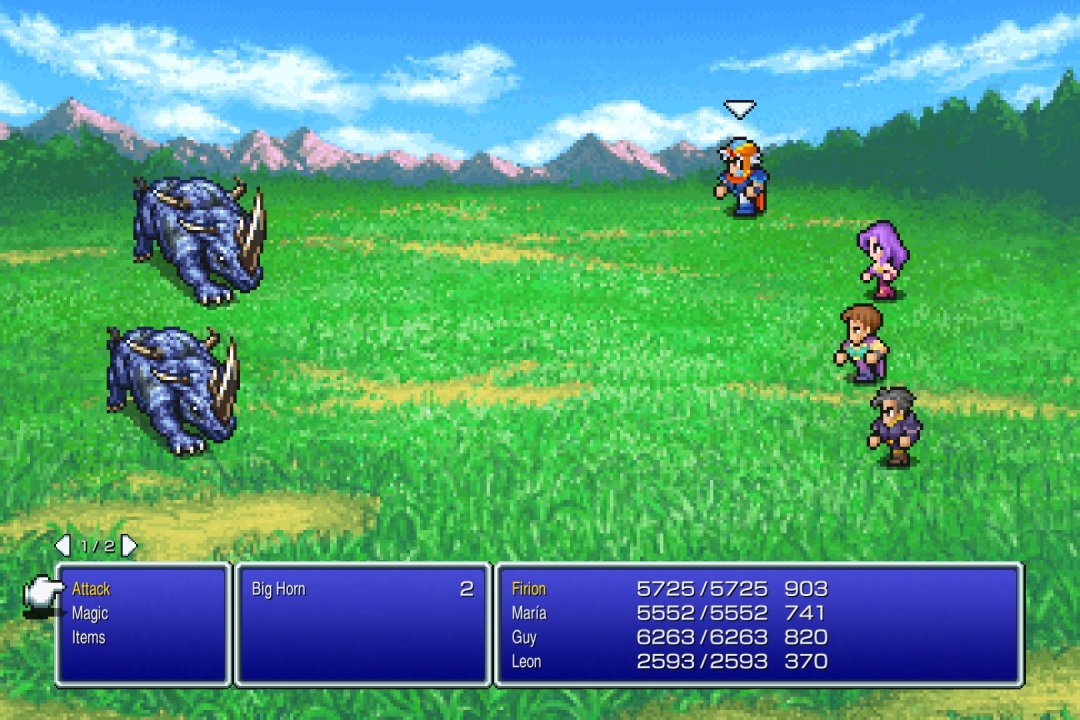This screenshot has width=1080, height=720.
Task: Go to the previous command page arrow
Action: [62, 546]
